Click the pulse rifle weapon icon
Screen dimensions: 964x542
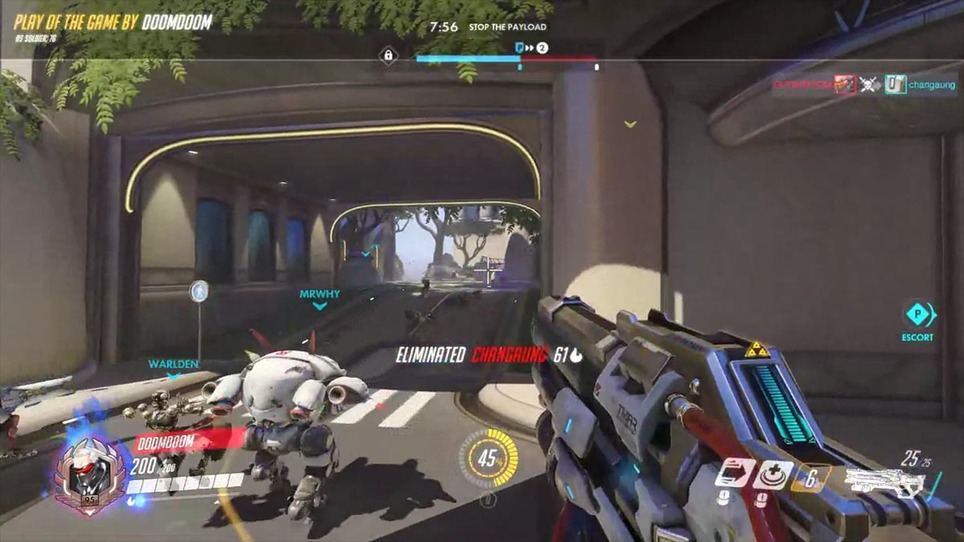tap(883, 484)
